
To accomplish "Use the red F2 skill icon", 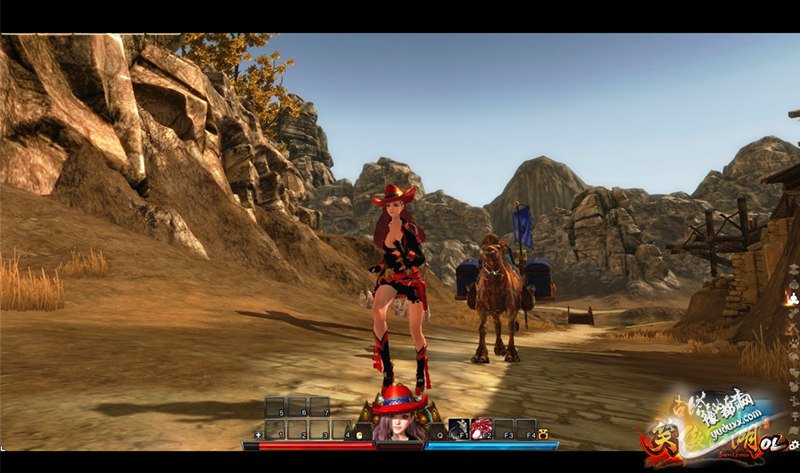I will tap(481, 429).
